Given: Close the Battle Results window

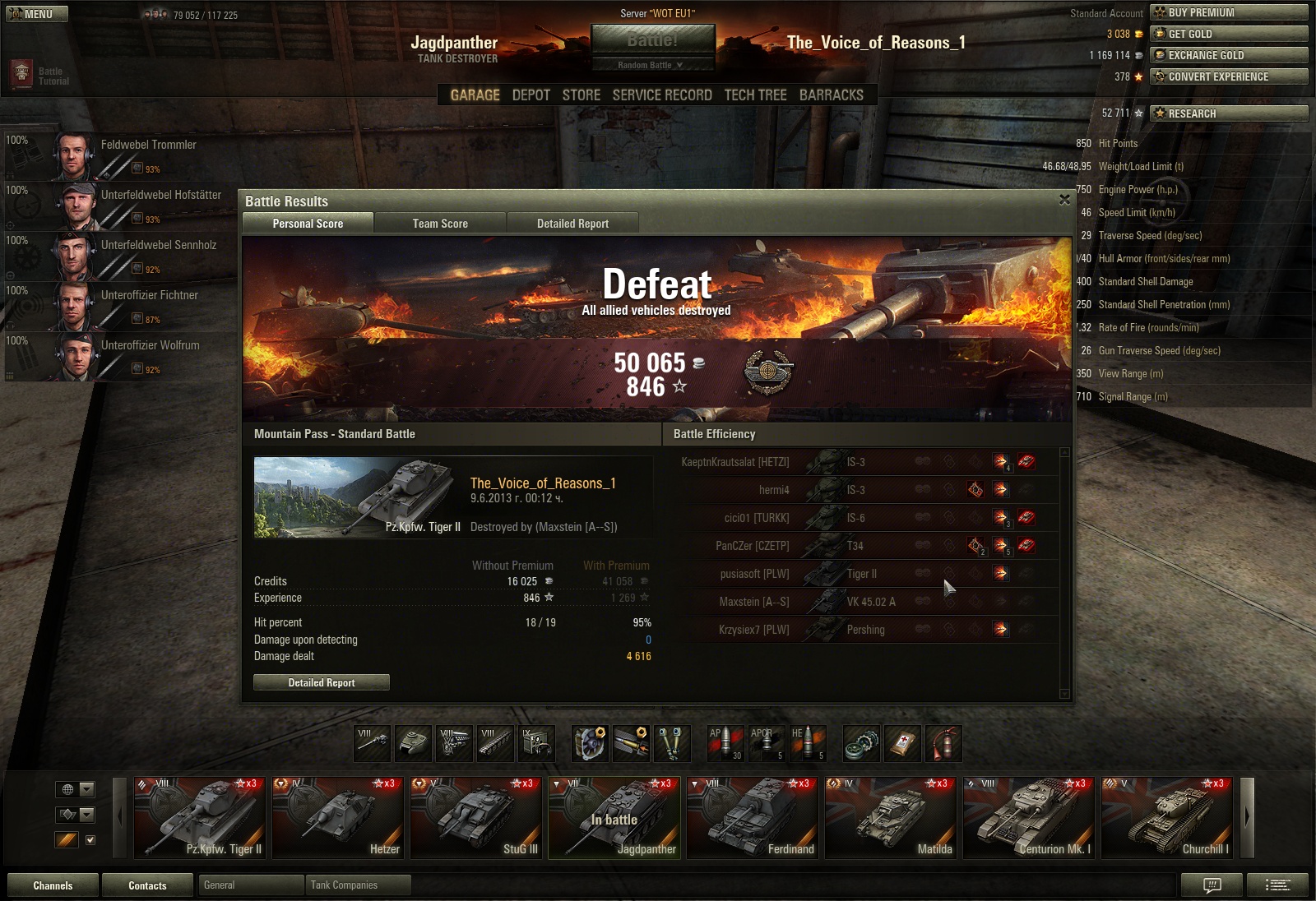Looking at the screenshot, I should coord(1064,200).
